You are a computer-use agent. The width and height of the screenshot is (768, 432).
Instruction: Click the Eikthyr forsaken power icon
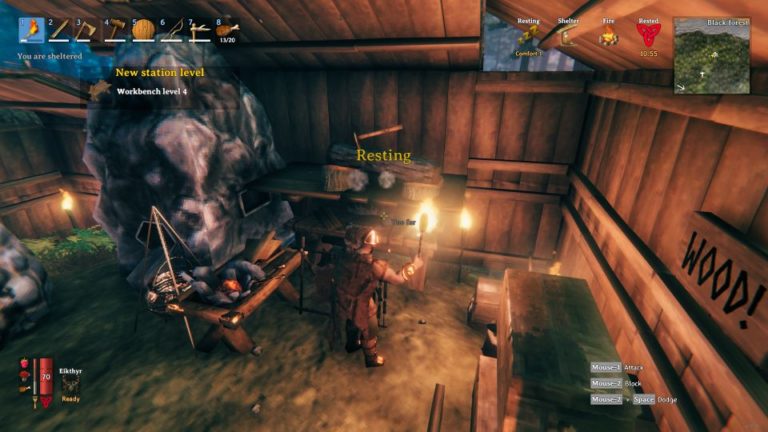[x=70, y=385]
